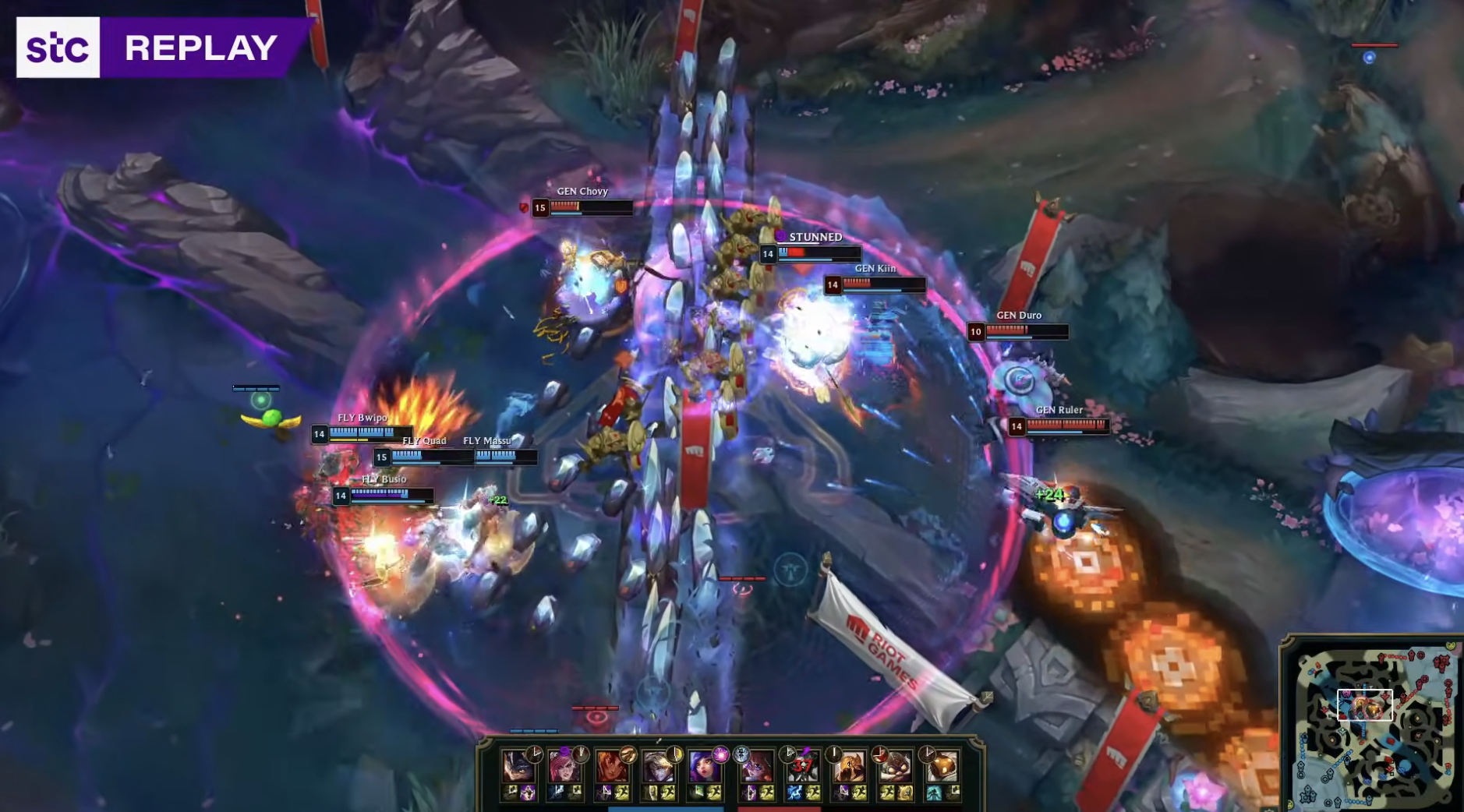1464x812 pixels.
Task: Click the REPLAY banner text
Action: (x=200, y=48)
